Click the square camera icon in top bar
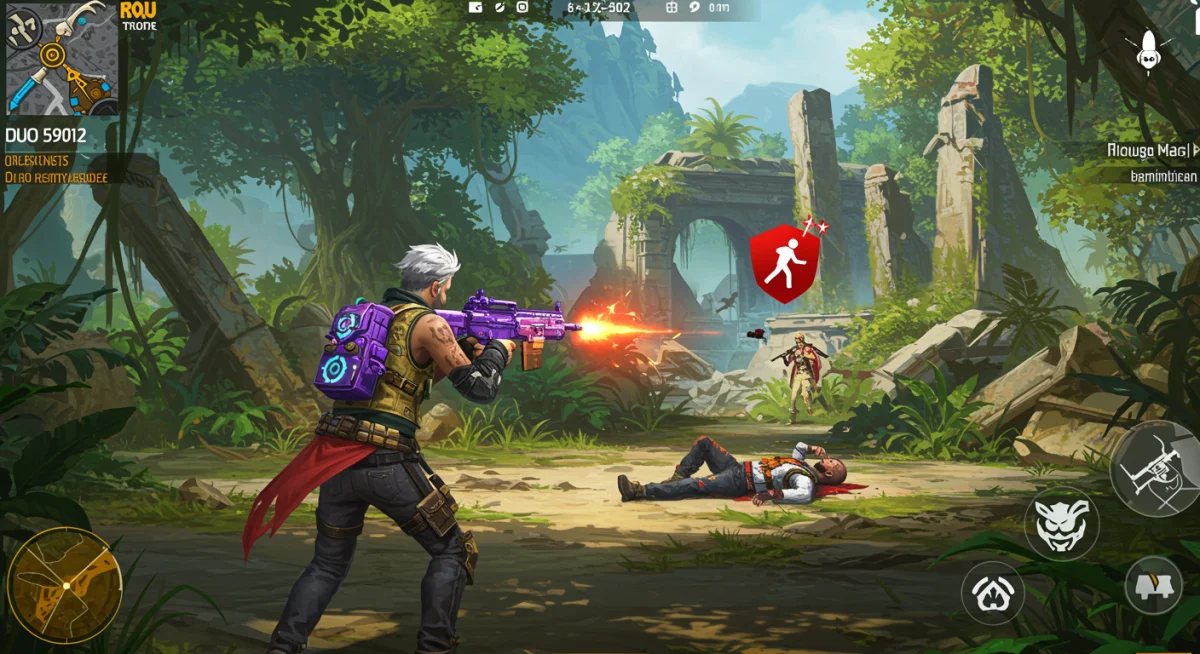The image size is (1200, 654). click(x=522, y=7)
